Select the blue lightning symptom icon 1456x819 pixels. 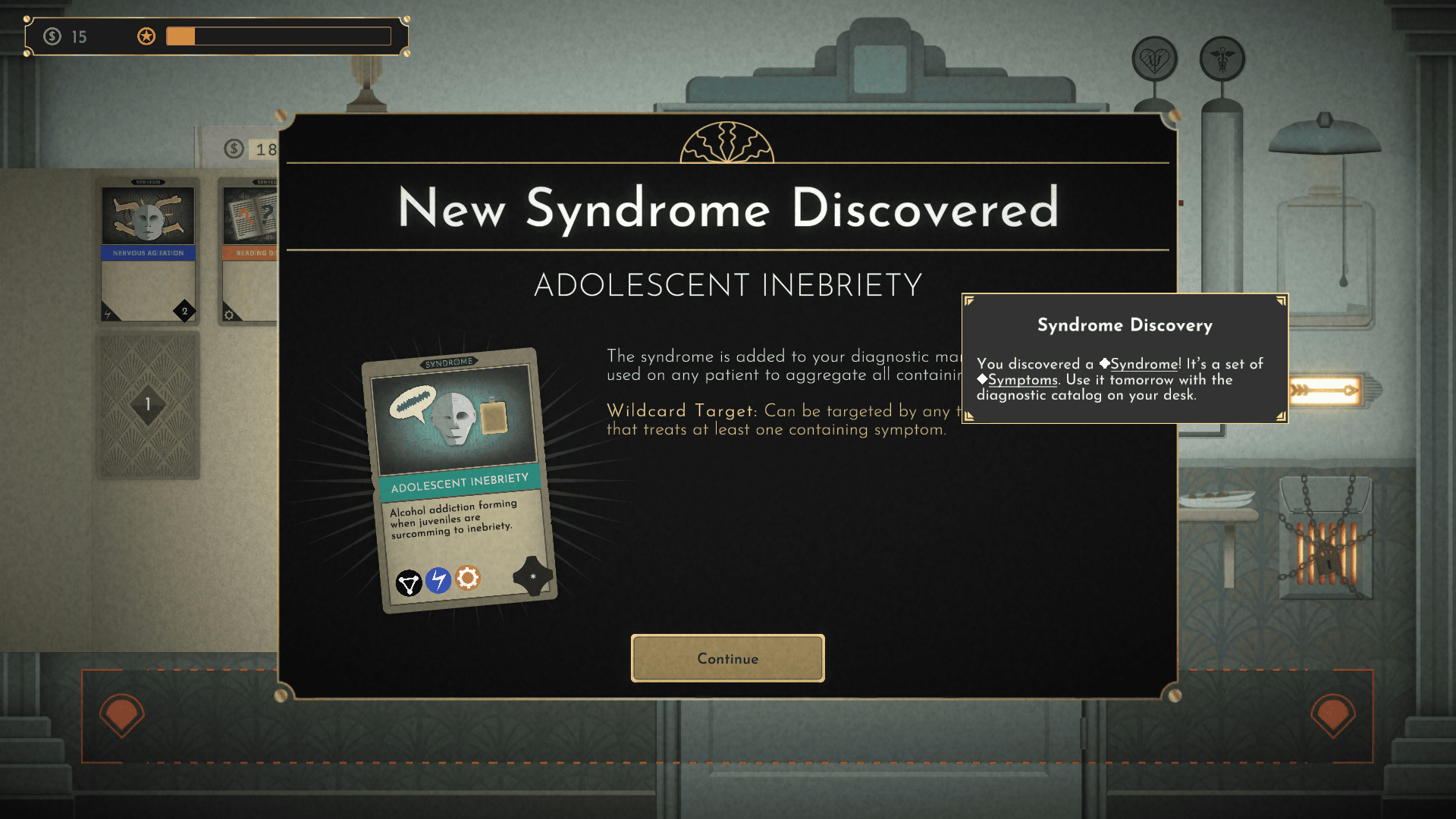(x=438, y=580)
